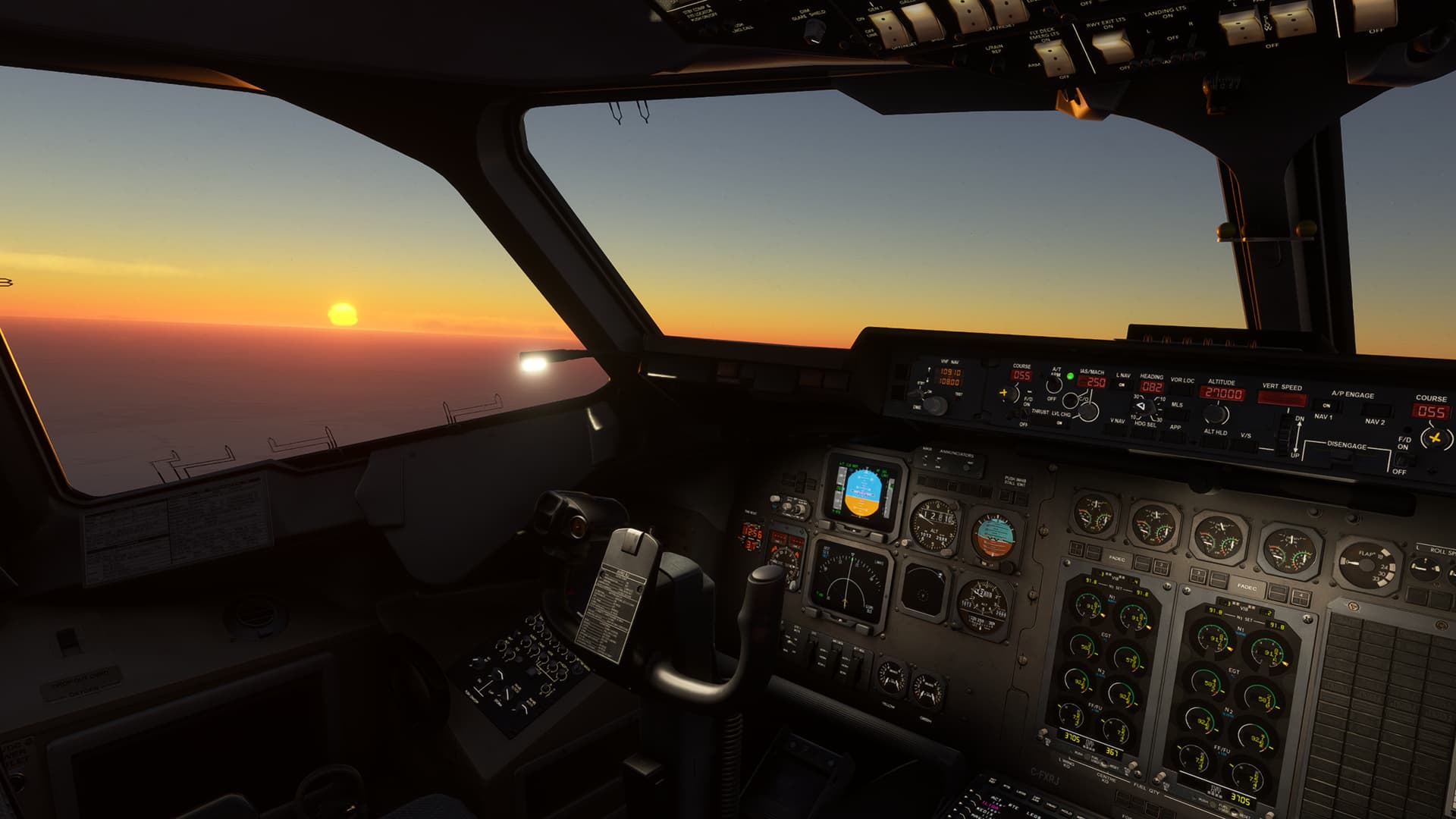Engage autopilot NAV 2 button
The height and width of the screenshot is (819, 1456).
point(1374,410)
